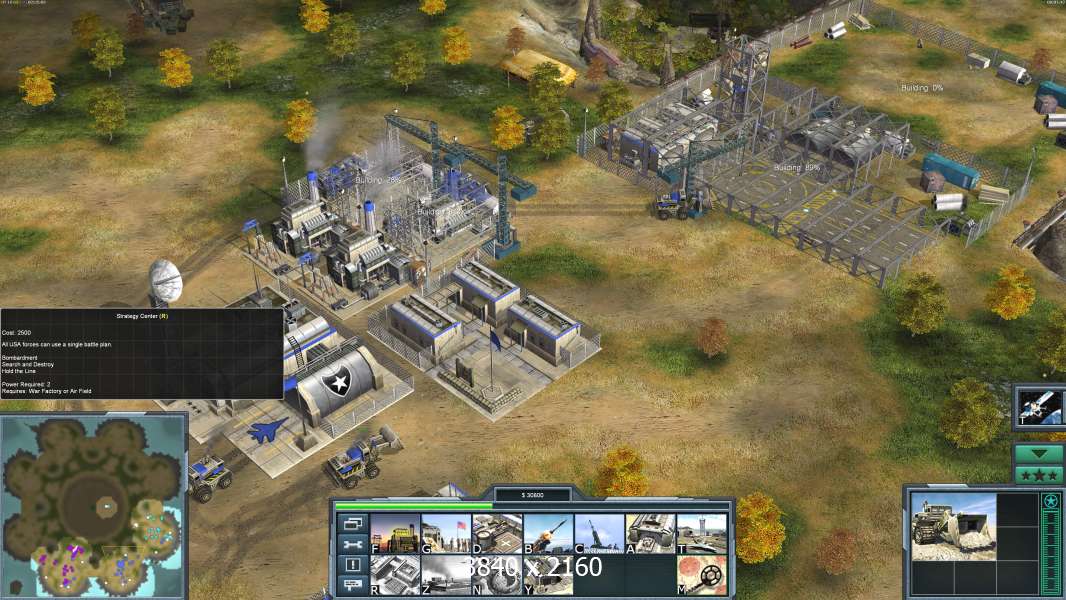Activate the mine detector command icon

[701, 575]
